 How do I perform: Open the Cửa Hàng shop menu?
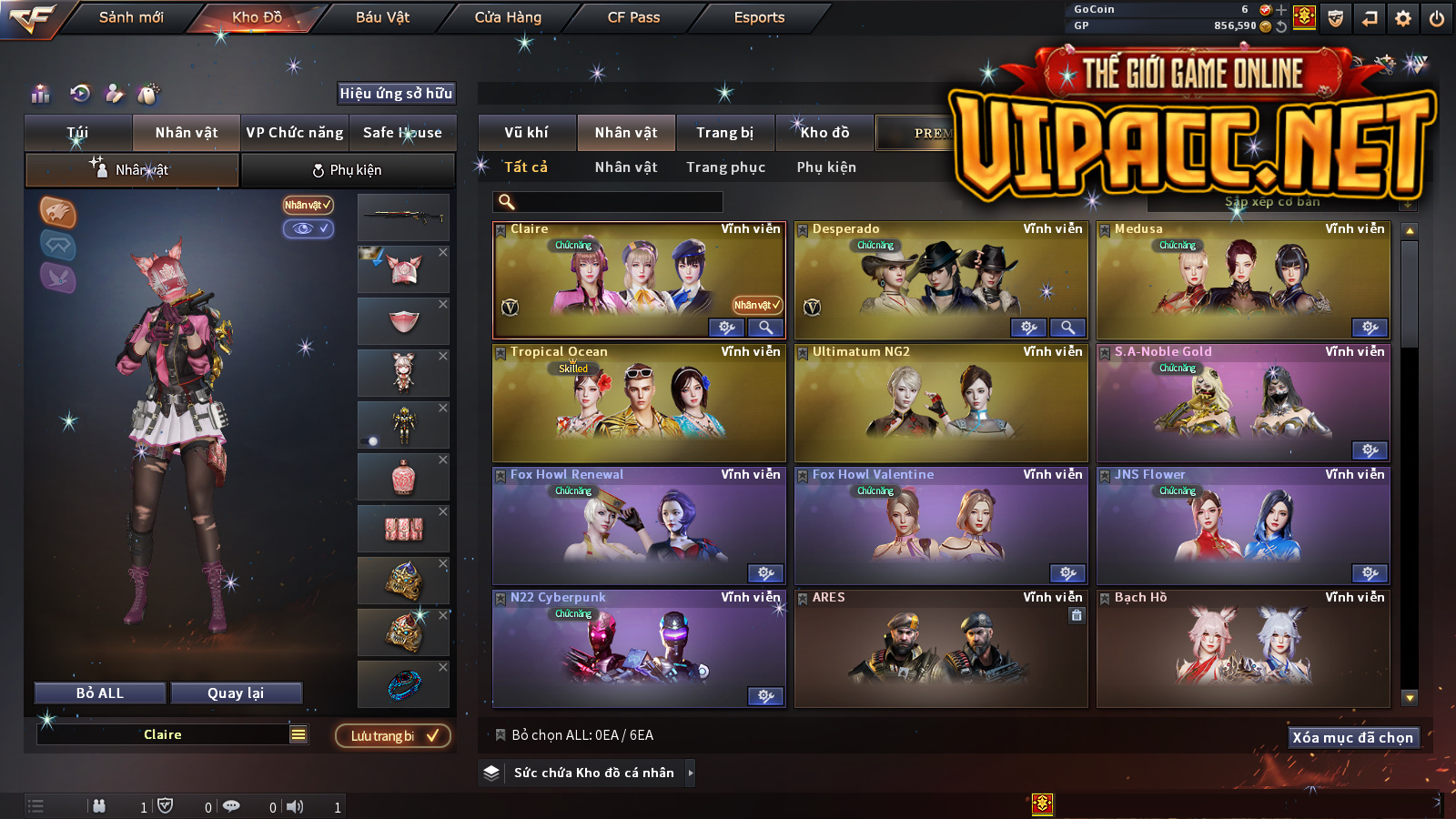click(508, 17)
